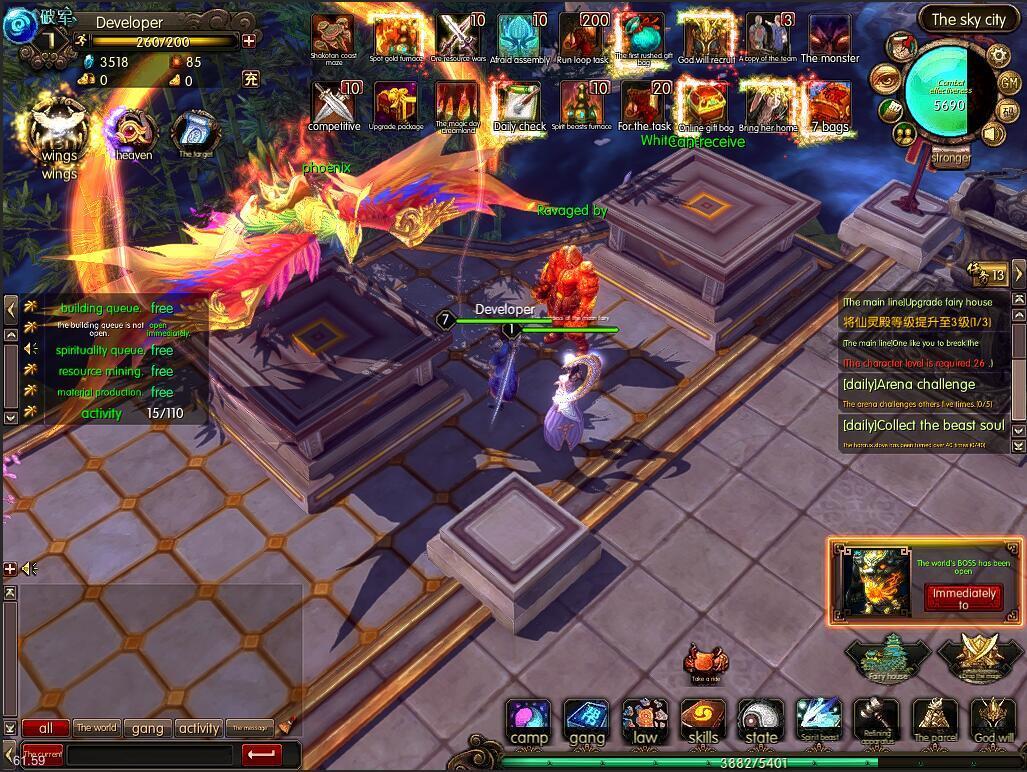
Task: Click the Take a ride mount icon
Action: click(705, 662)
